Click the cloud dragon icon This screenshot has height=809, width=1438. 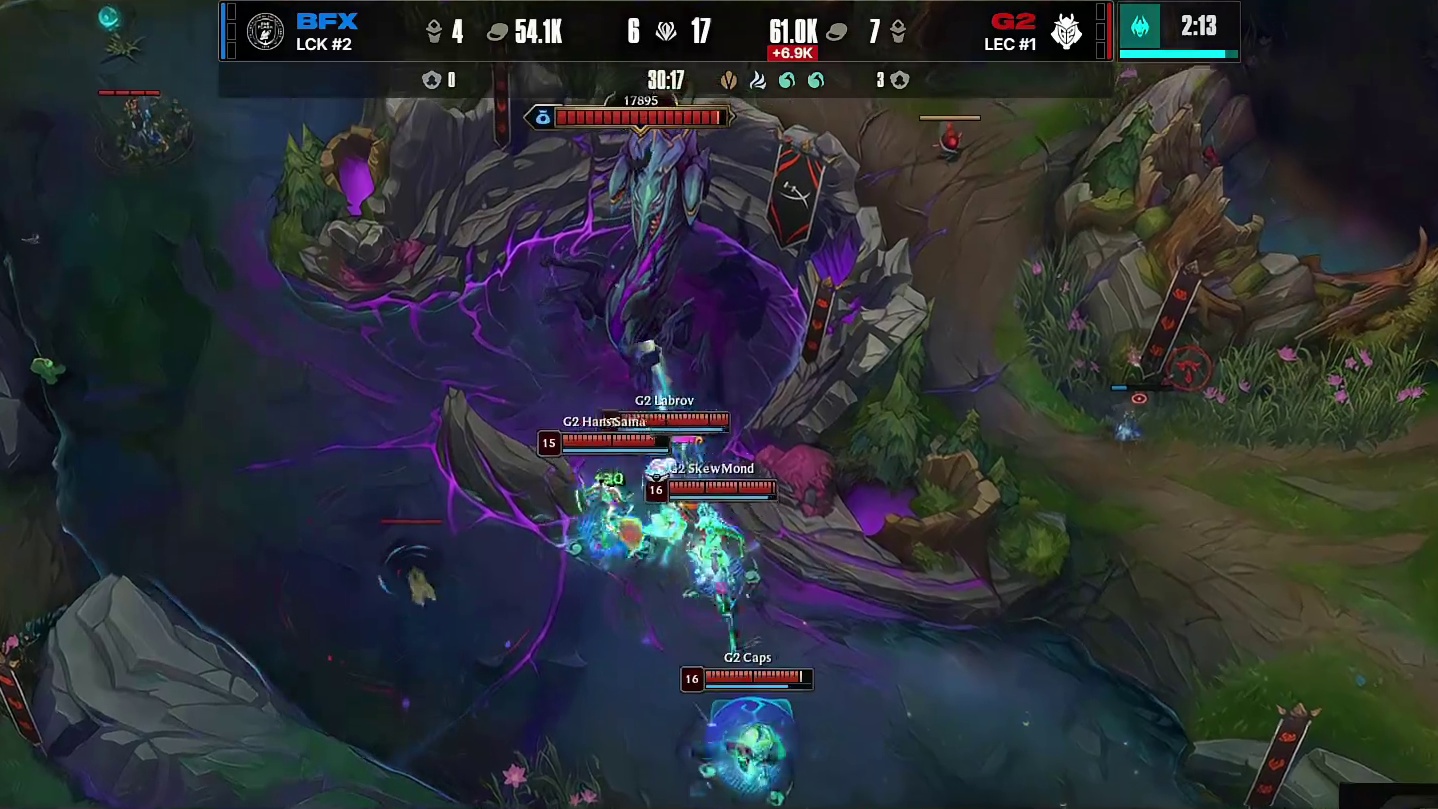point(758,80)
